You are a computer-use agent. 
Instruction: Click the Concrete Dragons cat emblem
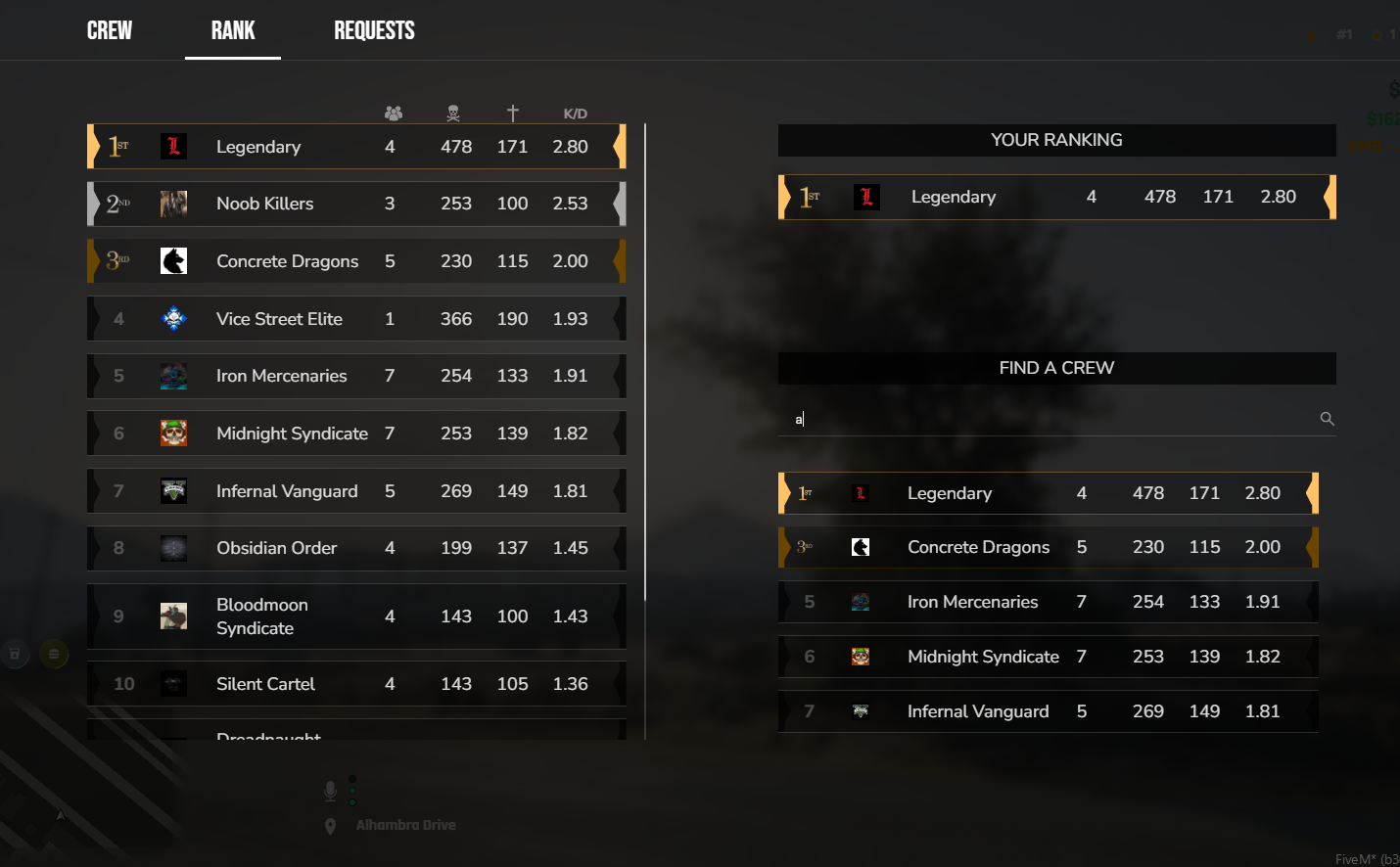pyautogui.click(x=173, y=260)
